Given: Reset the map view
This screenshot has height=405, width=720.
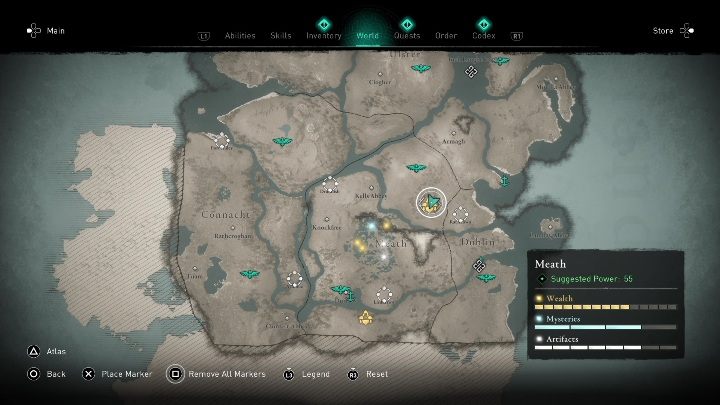Looking at the screenshot, I should tap(369, 373).
